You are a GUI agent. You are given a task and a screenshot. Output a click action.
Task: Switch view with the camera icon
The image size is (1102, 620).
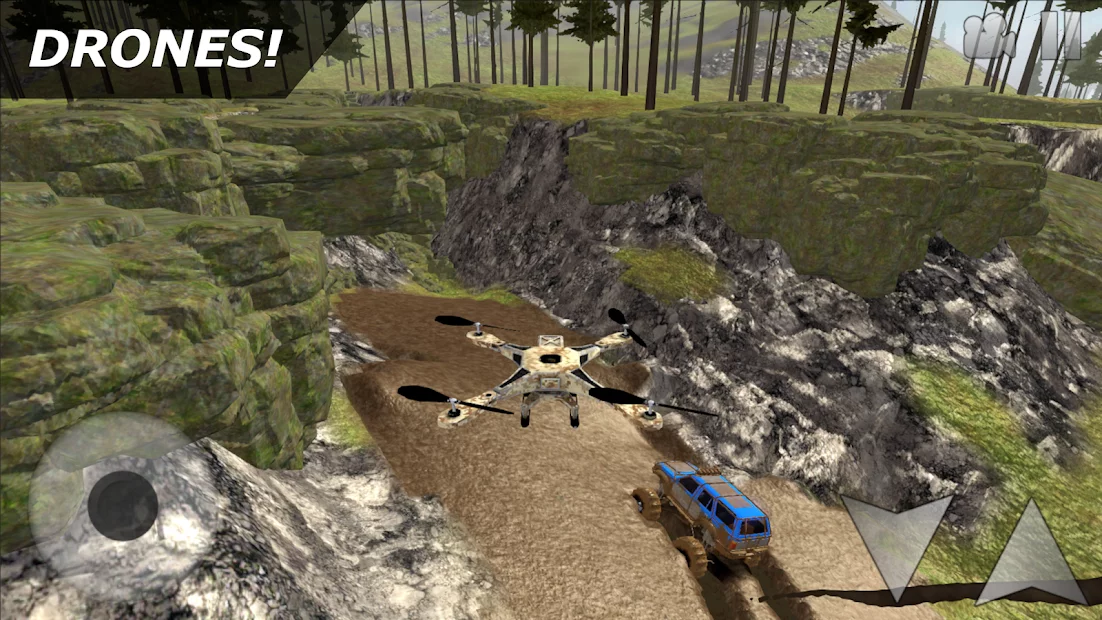989,37
